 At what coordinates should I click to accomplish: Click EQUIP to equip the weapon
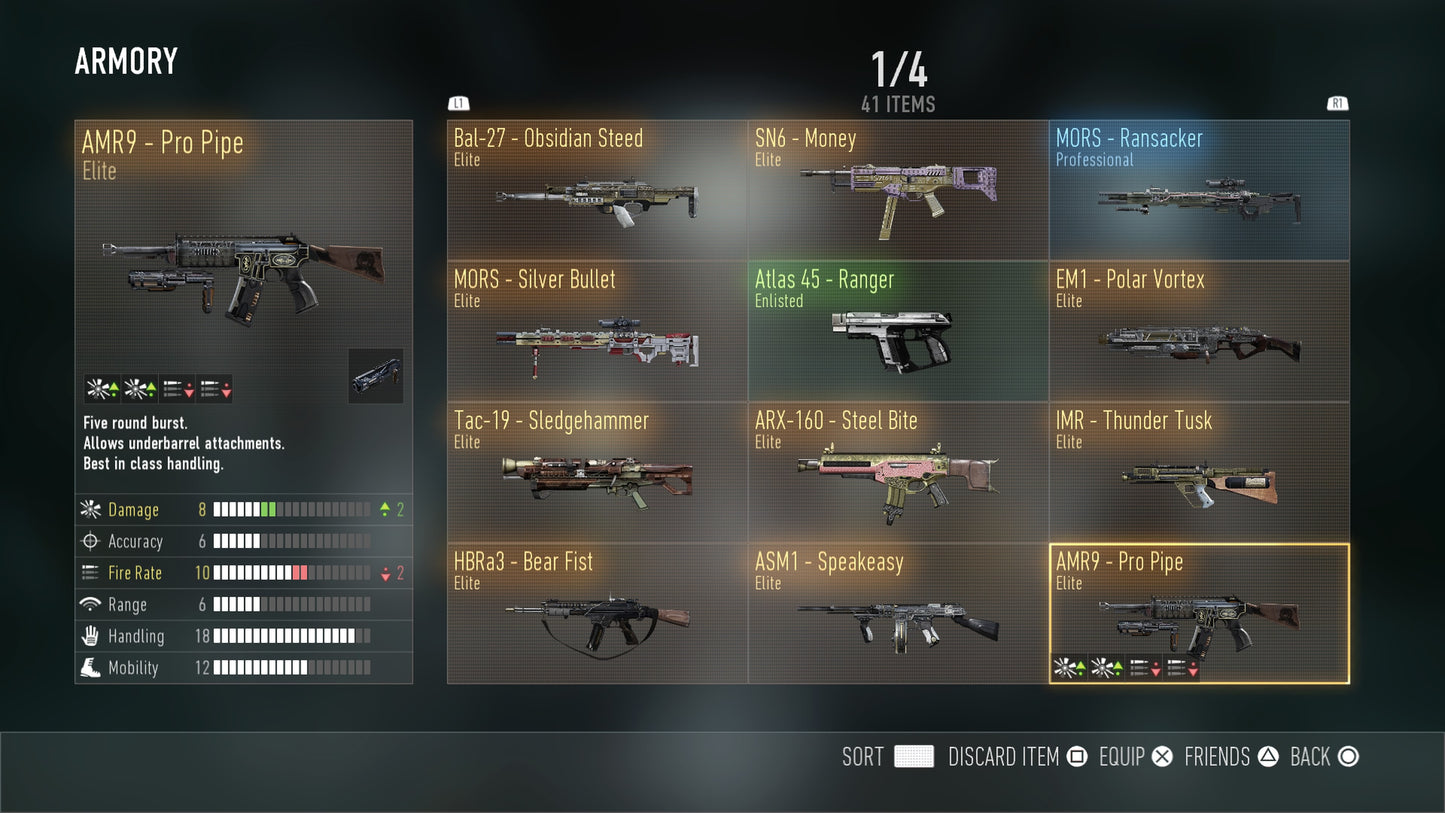pos(1122,757)
